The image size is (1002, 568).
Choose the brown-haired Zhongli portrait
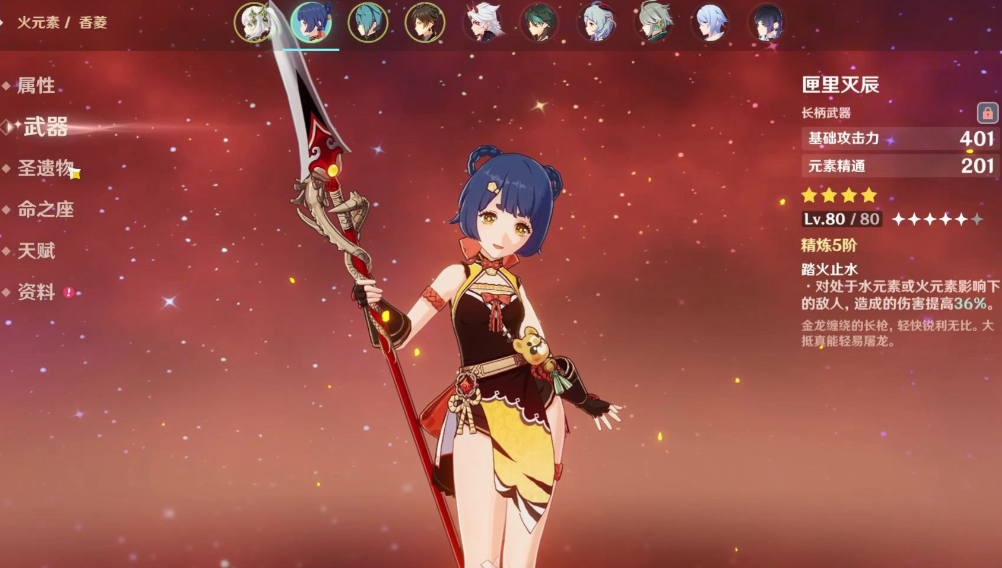(425, 22)
